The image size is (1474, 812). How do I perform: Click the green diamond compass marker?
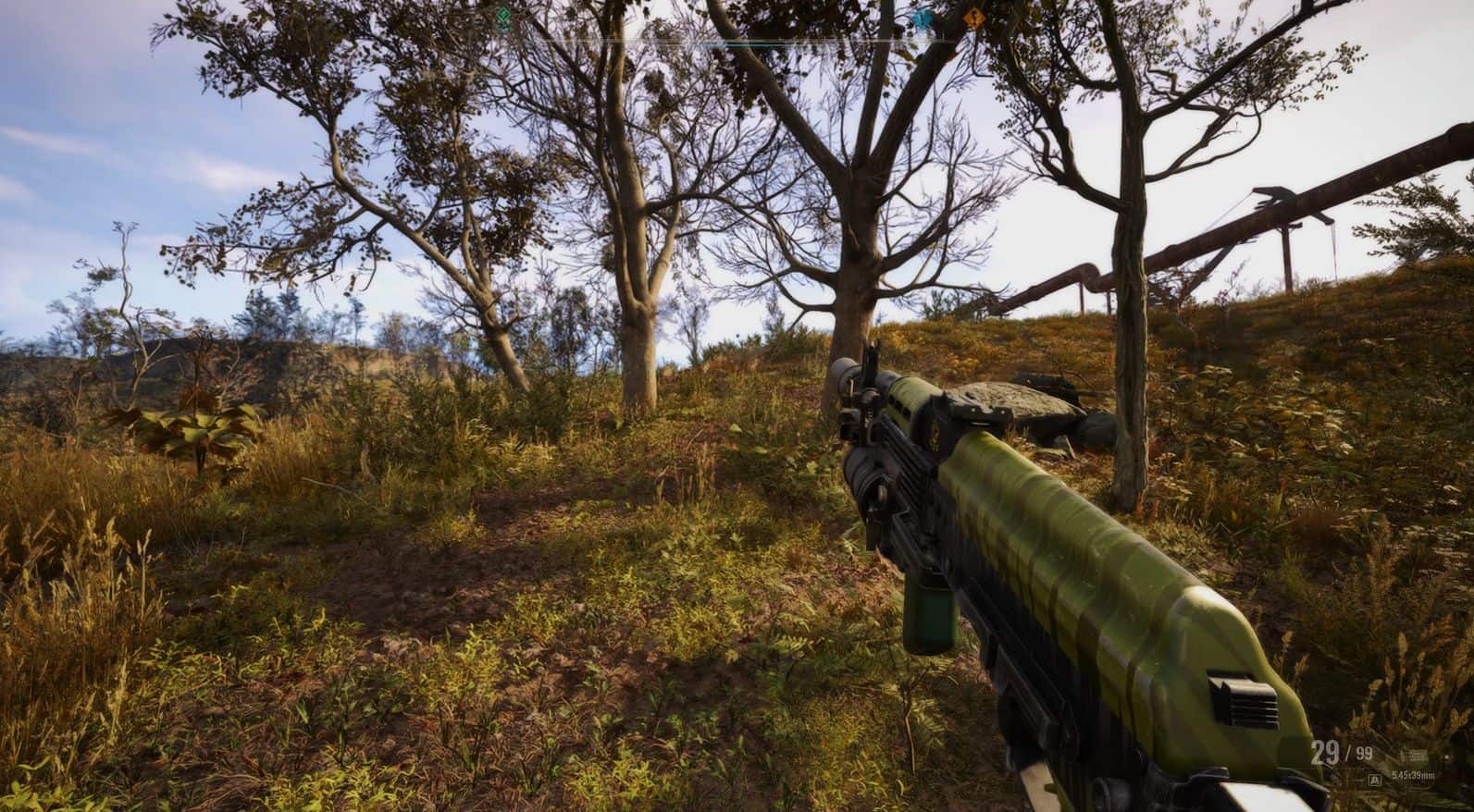[502, 17]
